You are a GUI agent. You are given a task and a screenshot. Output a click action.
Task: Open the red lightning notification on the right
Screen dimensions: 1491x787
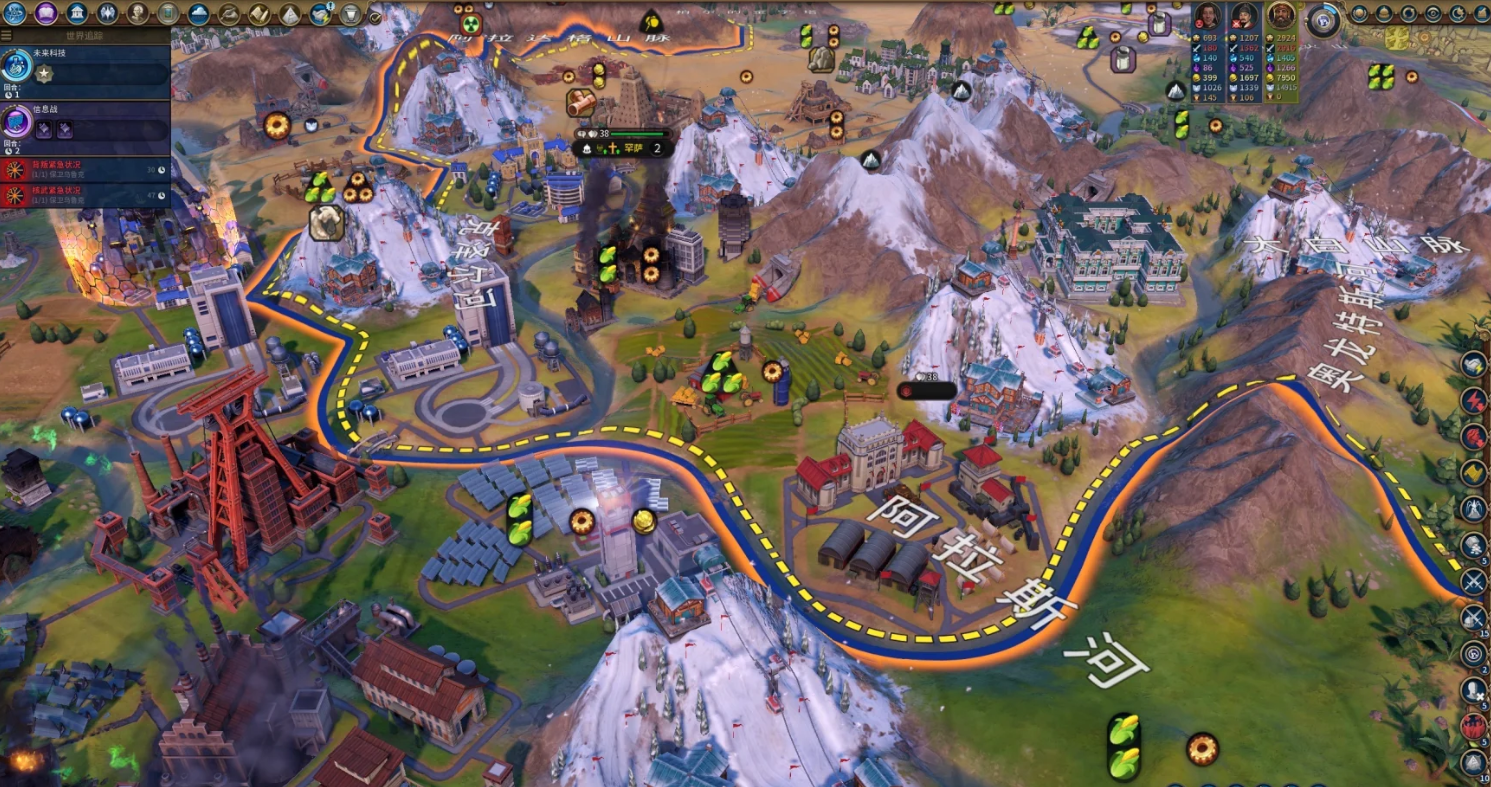point(1474,401)
